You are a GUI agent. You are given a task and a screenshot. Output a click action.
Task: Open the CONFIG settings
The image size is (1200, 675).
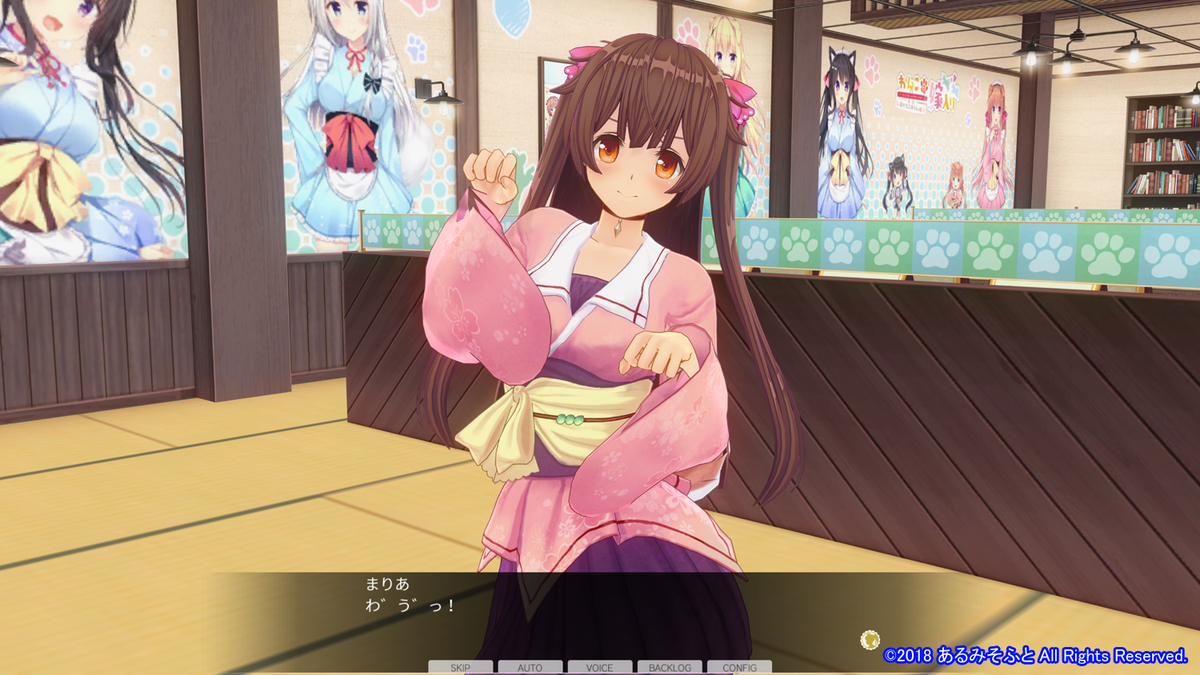click(x=739, y=667)
